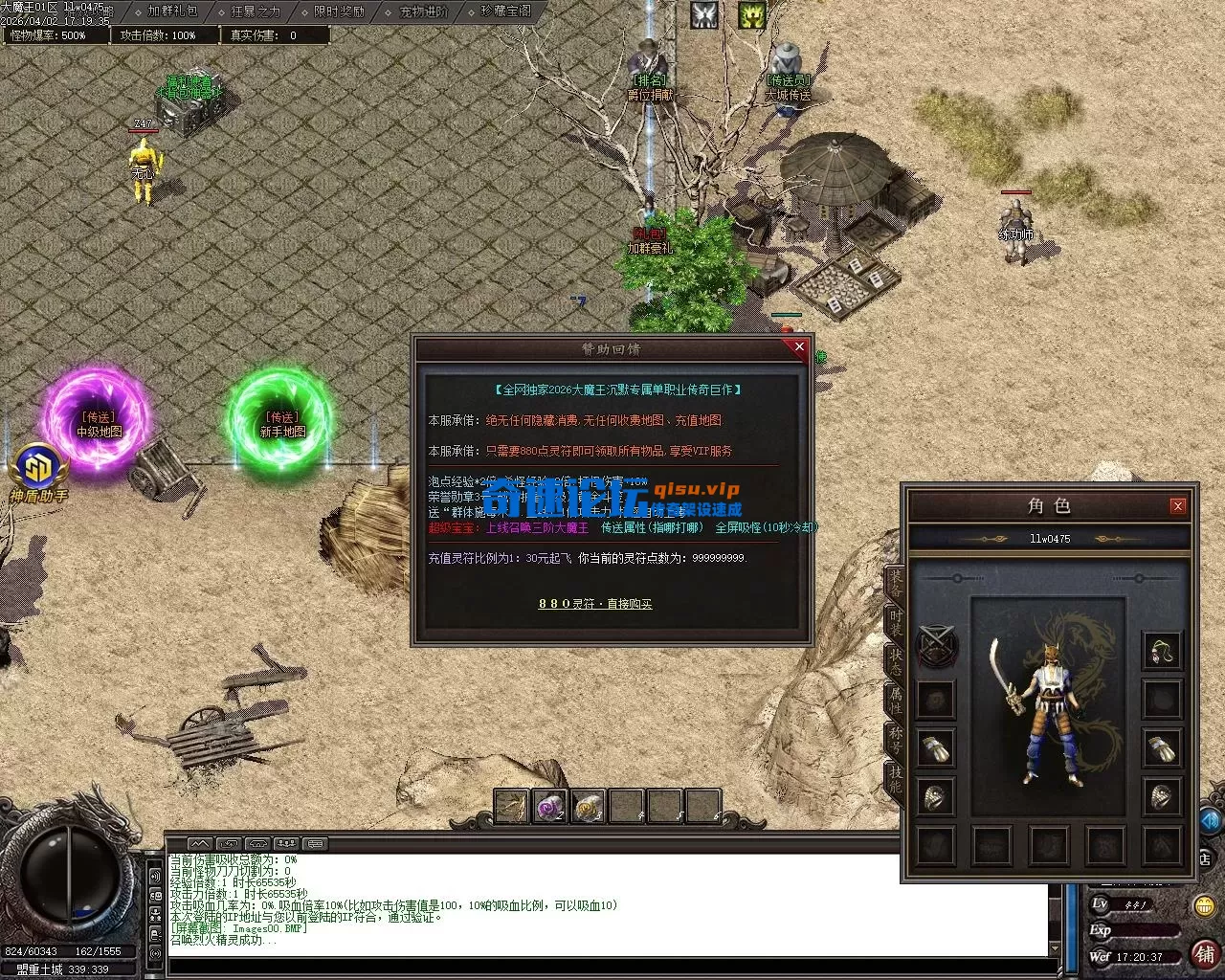Screen dimensions: 1225x980
Task: Open the 神盾助手 shield assistant
Action: coord(38,474)
